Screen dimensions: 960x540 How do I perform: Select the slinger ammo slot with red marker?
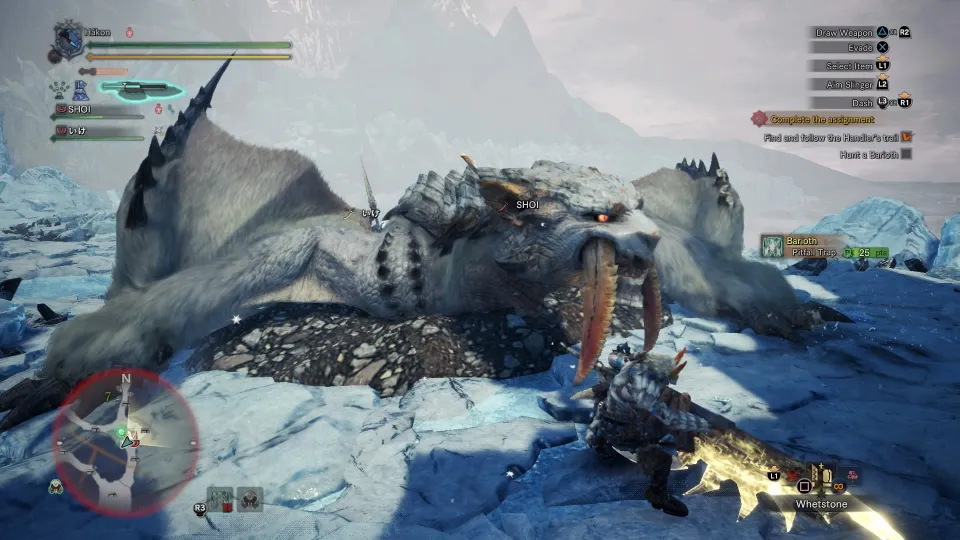point(220,497)
